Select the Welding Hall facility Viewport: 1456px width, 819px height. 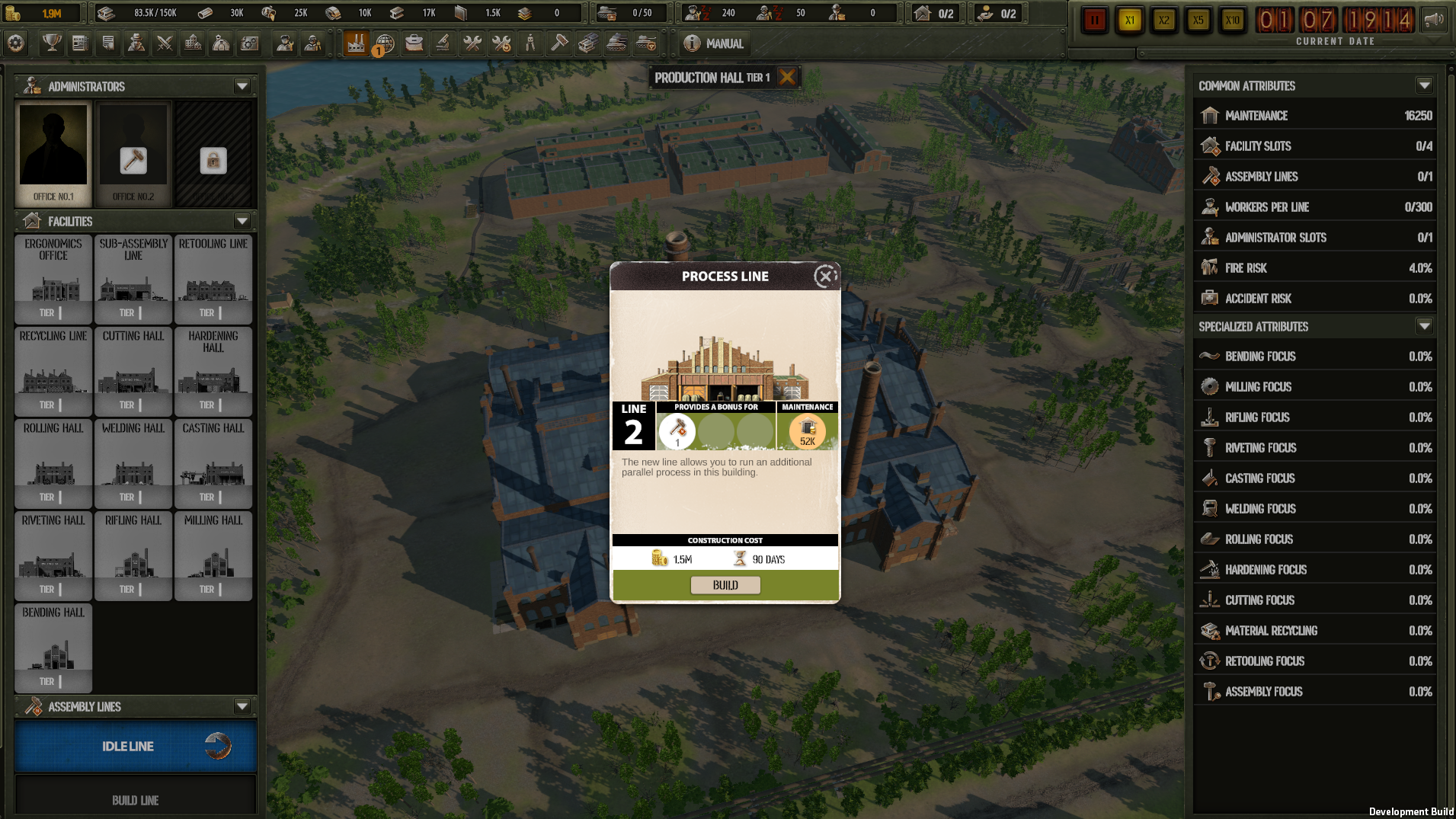click(x=133, y=463)
